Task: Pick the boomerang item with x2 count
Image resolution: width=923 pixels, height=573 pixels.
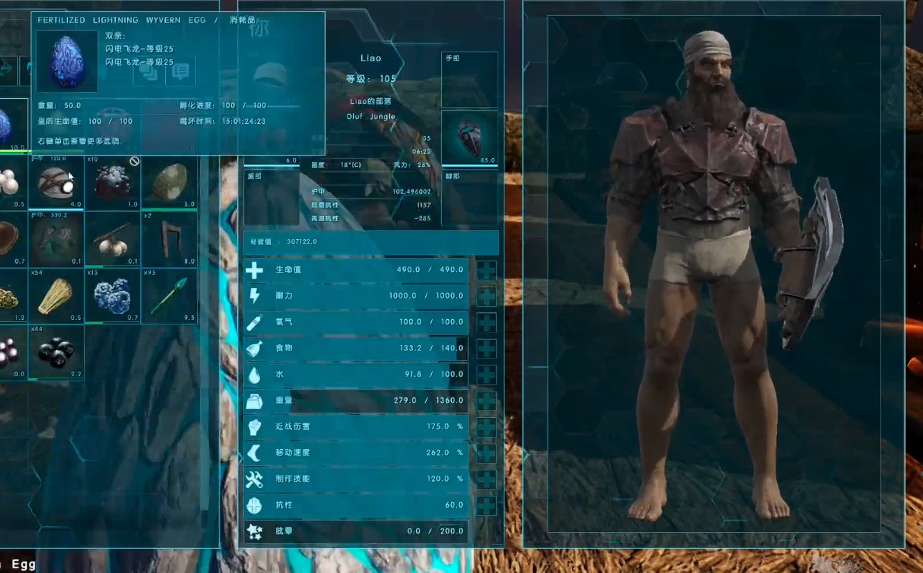Action: (169, 239)
